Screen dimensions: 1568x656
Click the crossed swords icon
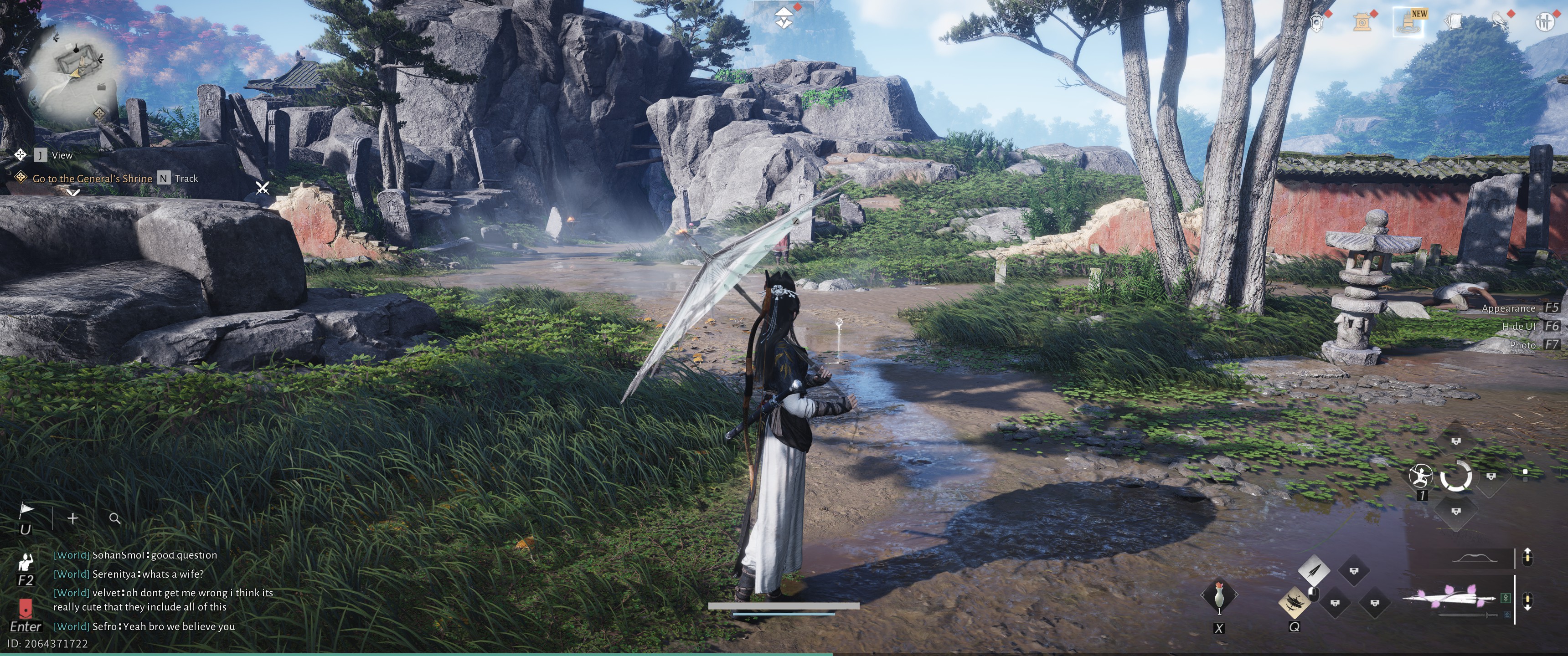[263, 188]
